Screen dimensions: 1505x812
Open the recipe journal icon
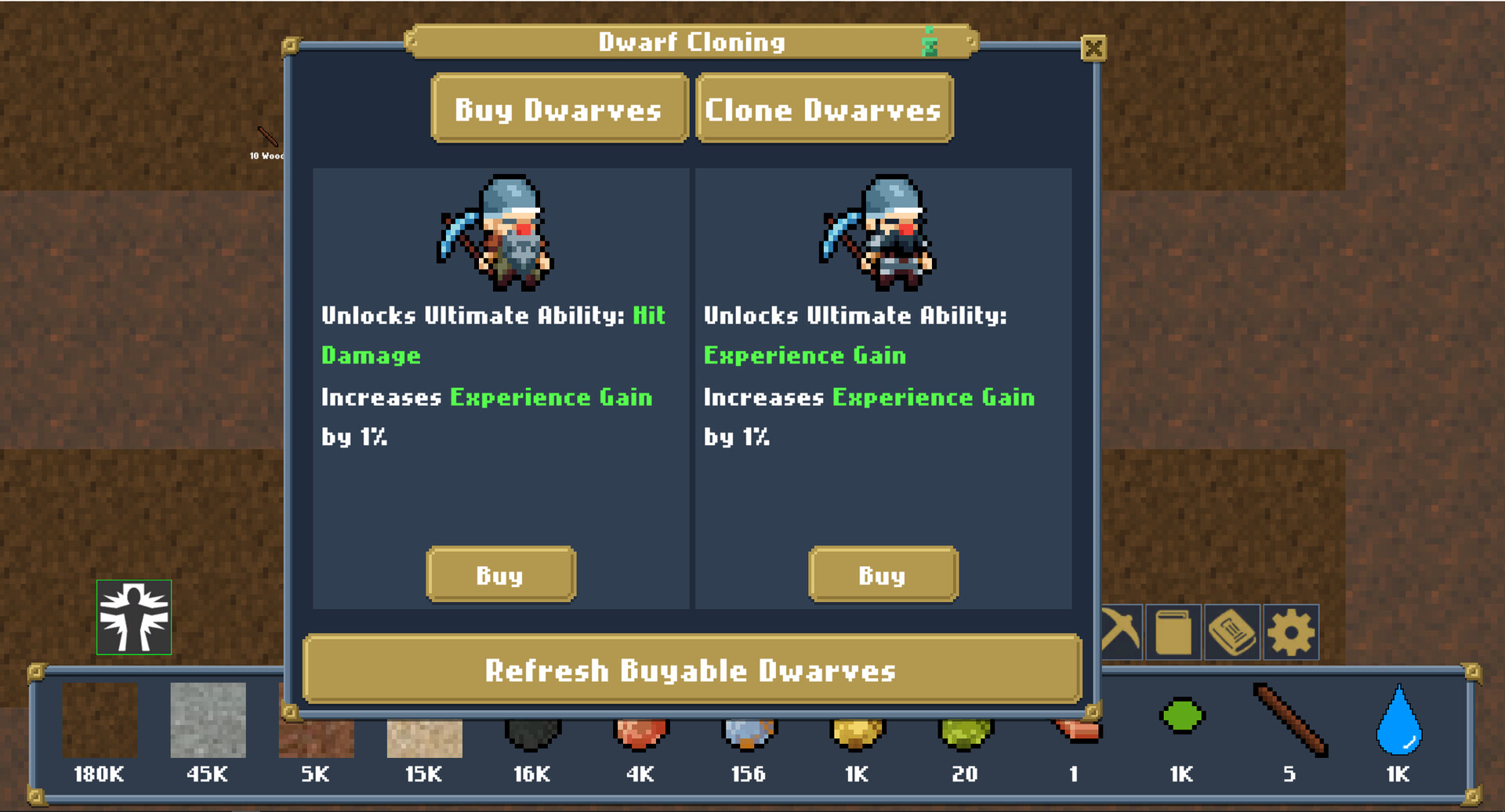1231,632
